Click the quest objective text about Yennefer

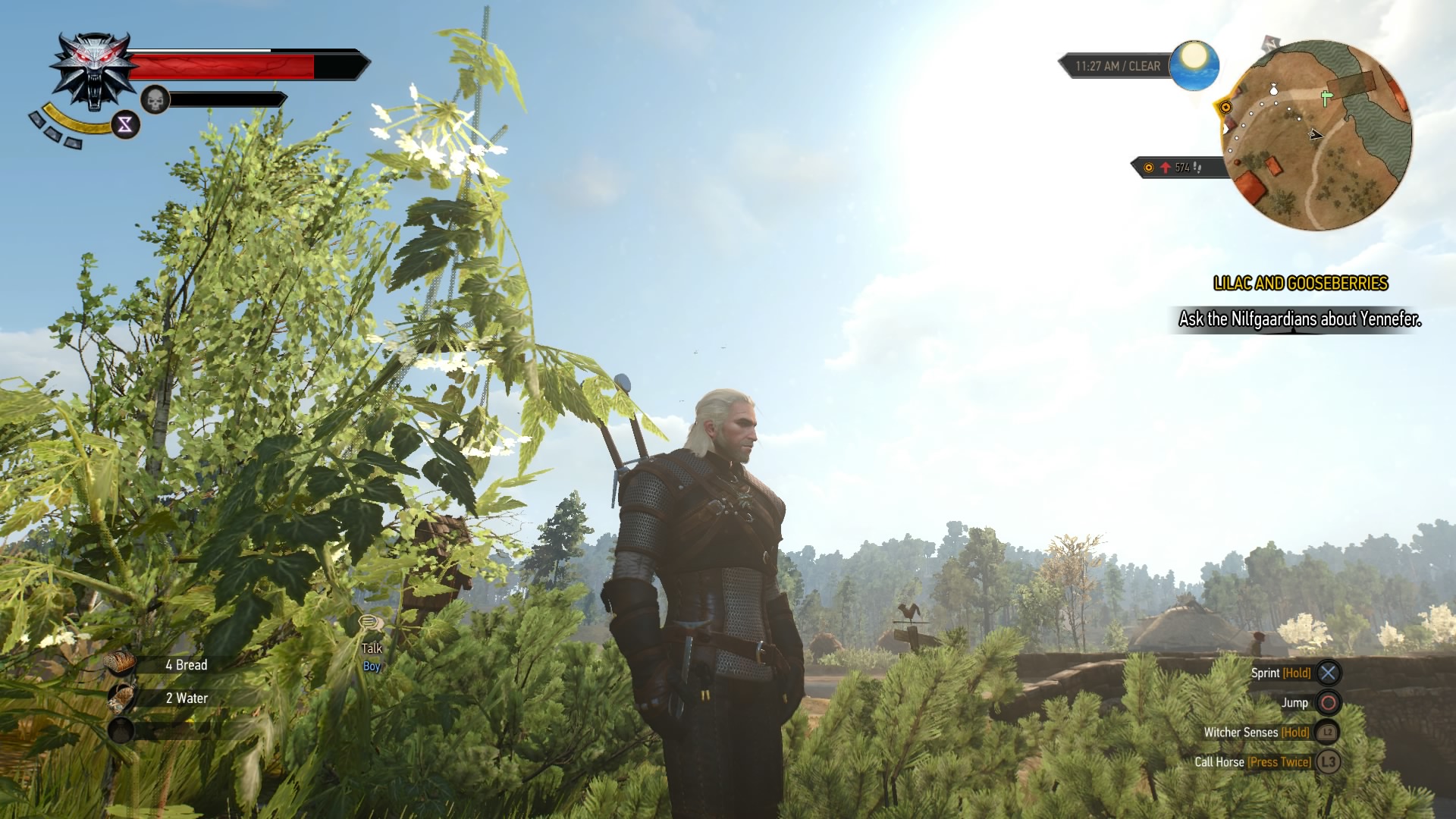pos(1299,319)
